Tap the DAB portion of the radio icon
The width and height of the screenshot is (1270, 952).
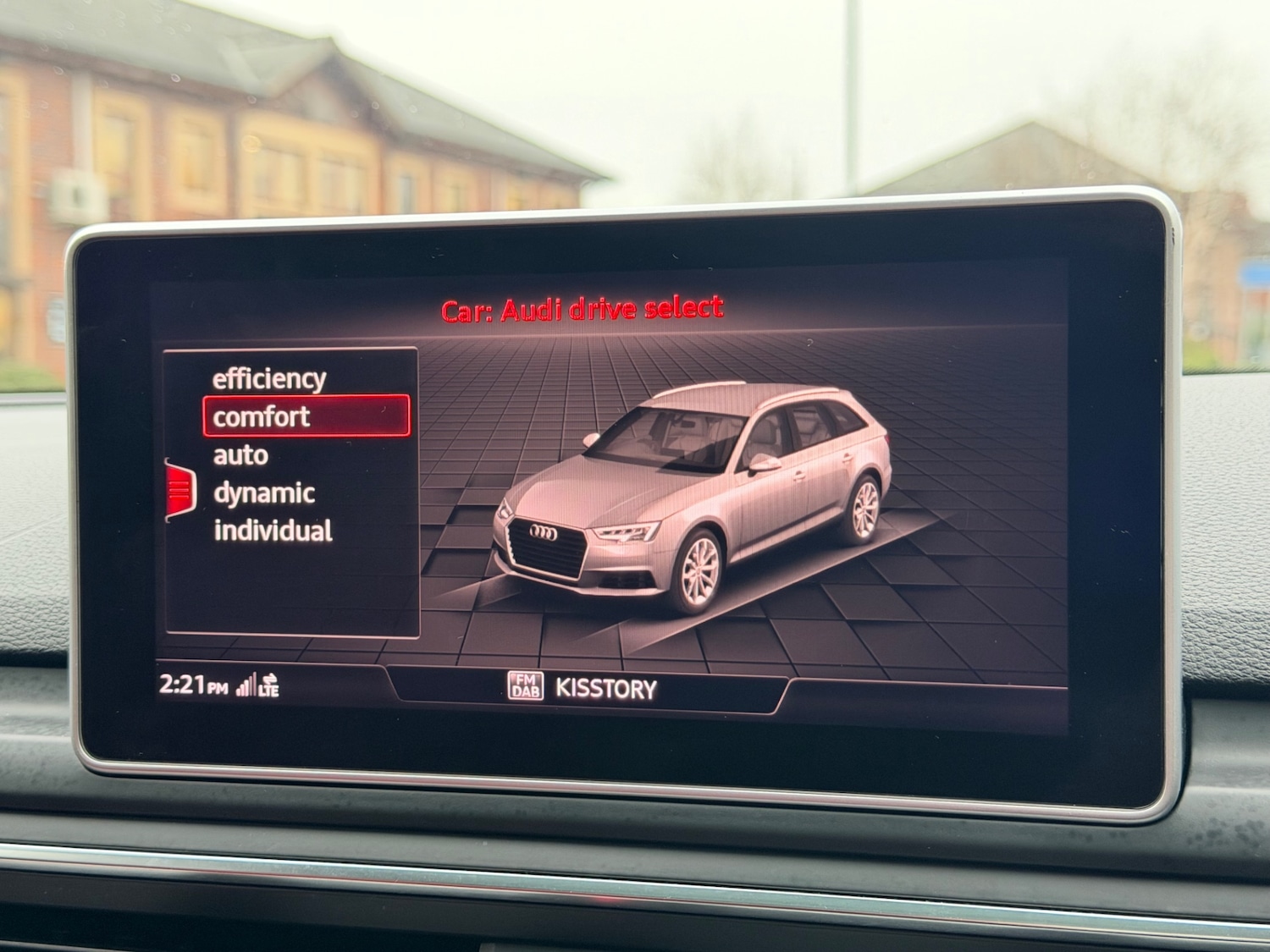[525, 694]
